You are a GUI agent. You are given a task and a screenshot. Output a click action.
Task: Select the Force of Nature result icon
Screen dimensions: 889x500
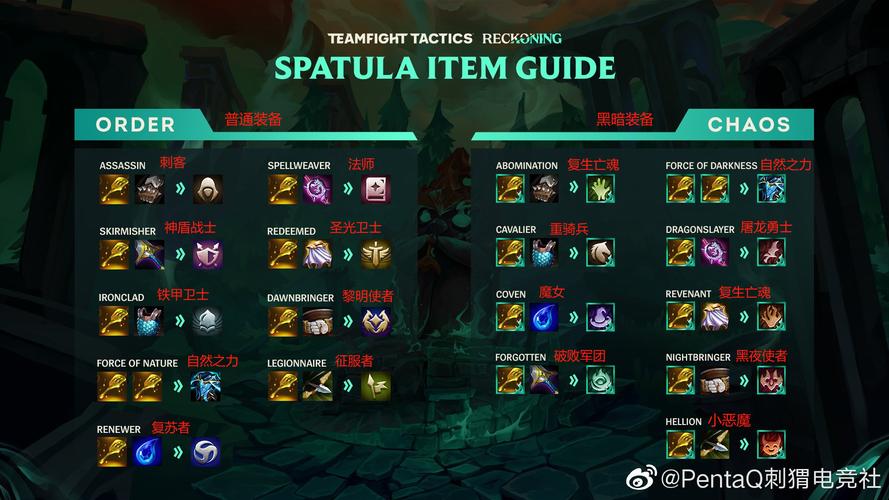point(207,386)
